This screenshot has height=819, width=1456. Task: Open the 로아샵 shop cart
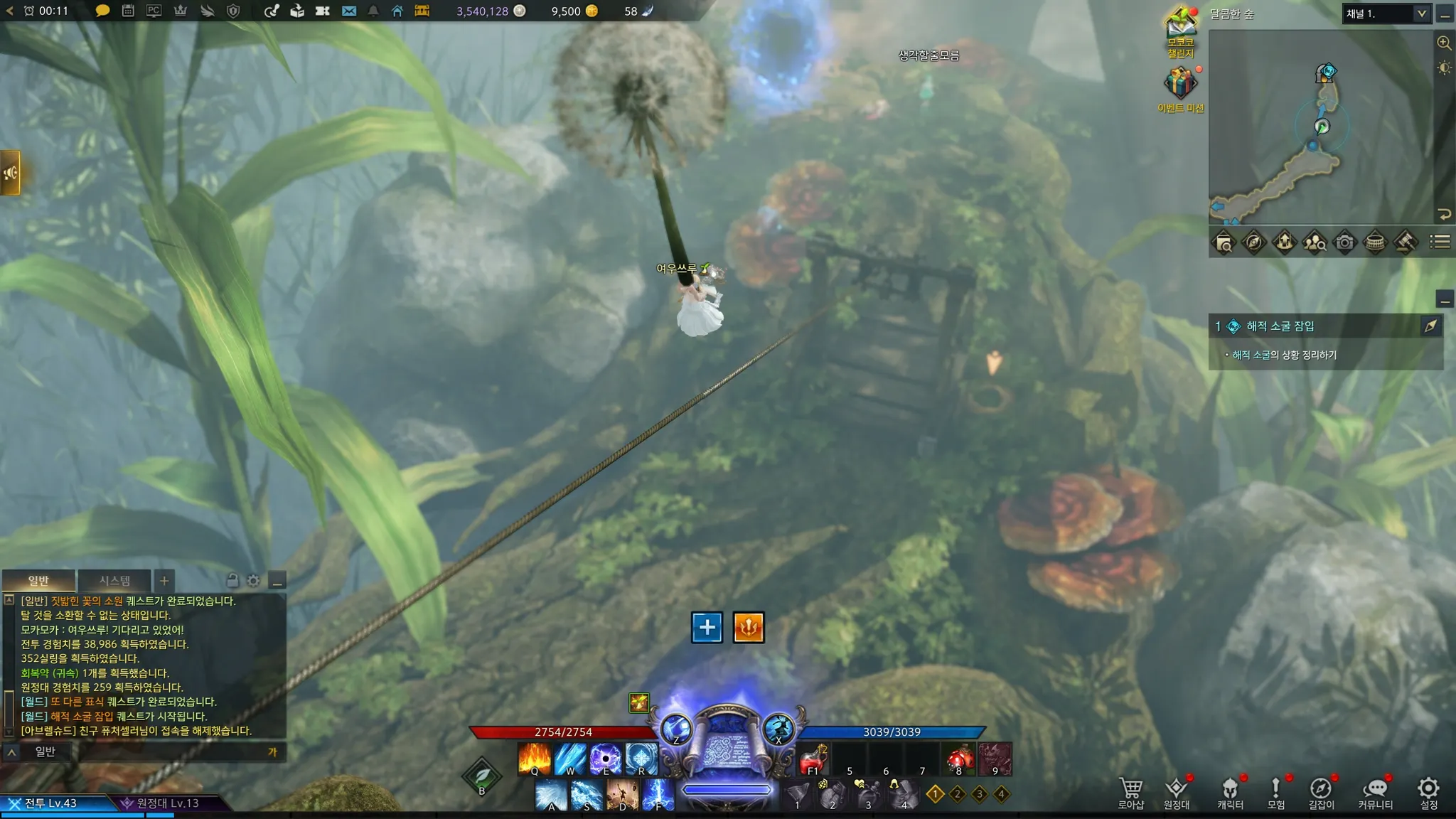coord(1130,792)
